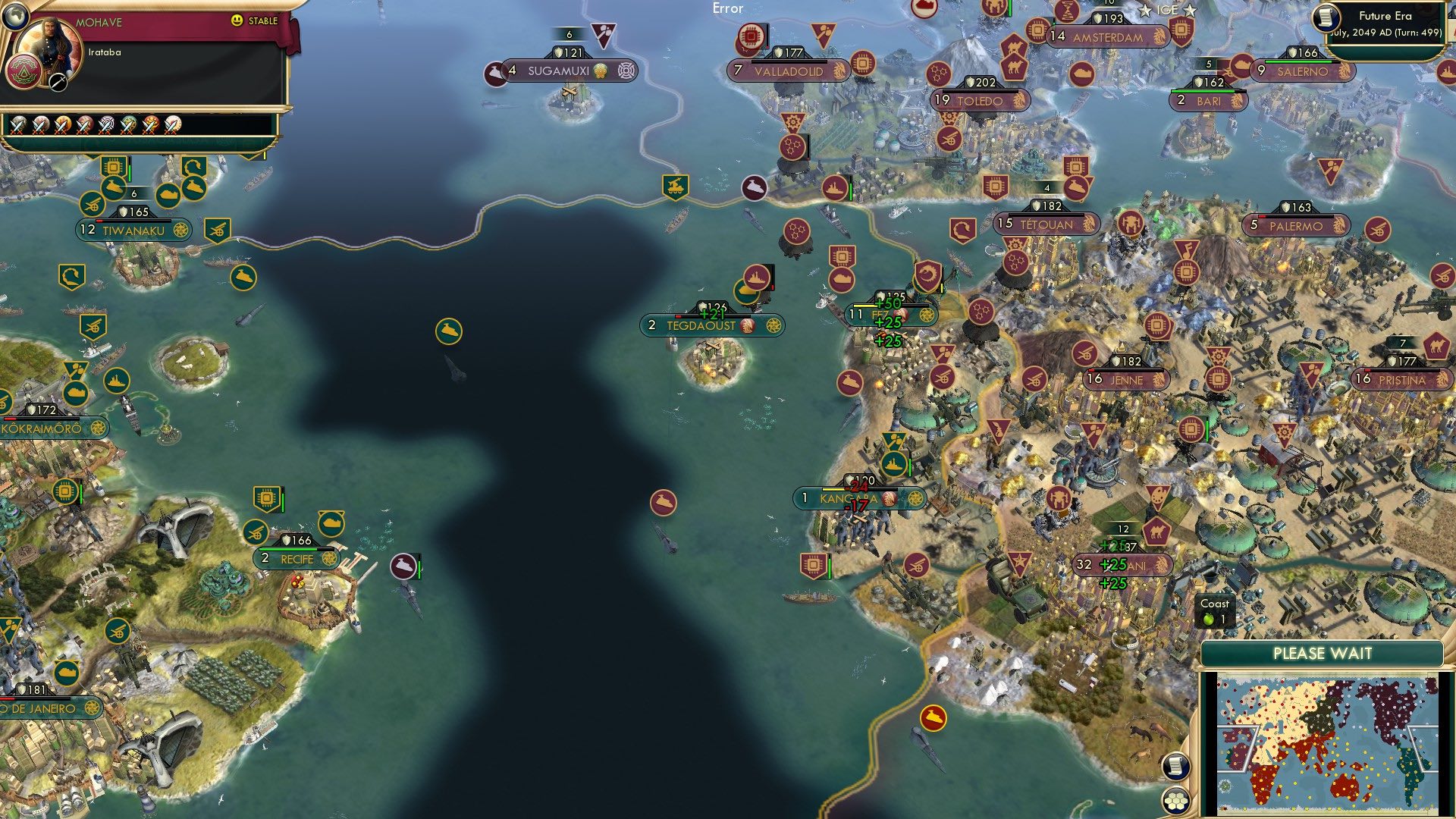The height and width of the screenshot is (819, 1456).
Task: Click the Mohave civilization emblem
Action: point(24,72)
